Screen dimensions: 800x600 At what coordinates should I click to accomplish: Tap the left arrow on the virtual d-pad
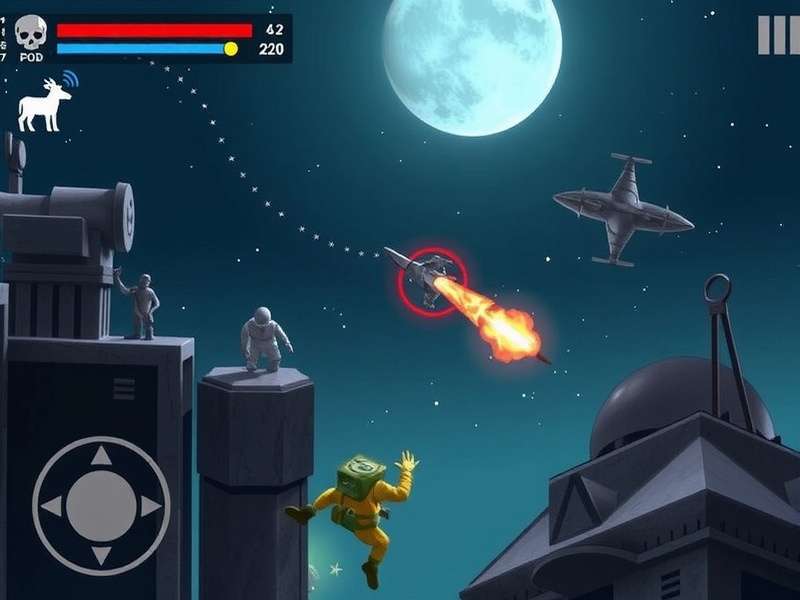(x=53, y=505)
